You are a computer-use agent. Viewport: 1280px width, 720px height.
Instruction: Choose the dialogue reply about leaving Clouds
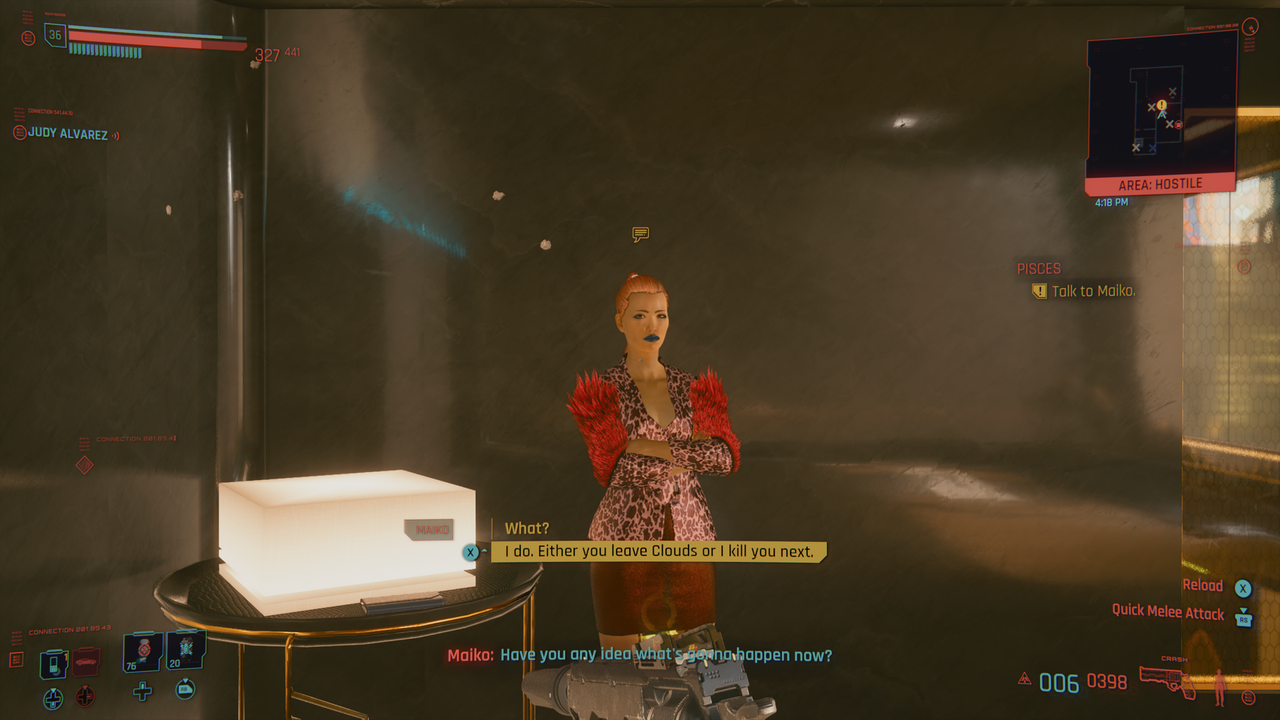tap(655, 550)
